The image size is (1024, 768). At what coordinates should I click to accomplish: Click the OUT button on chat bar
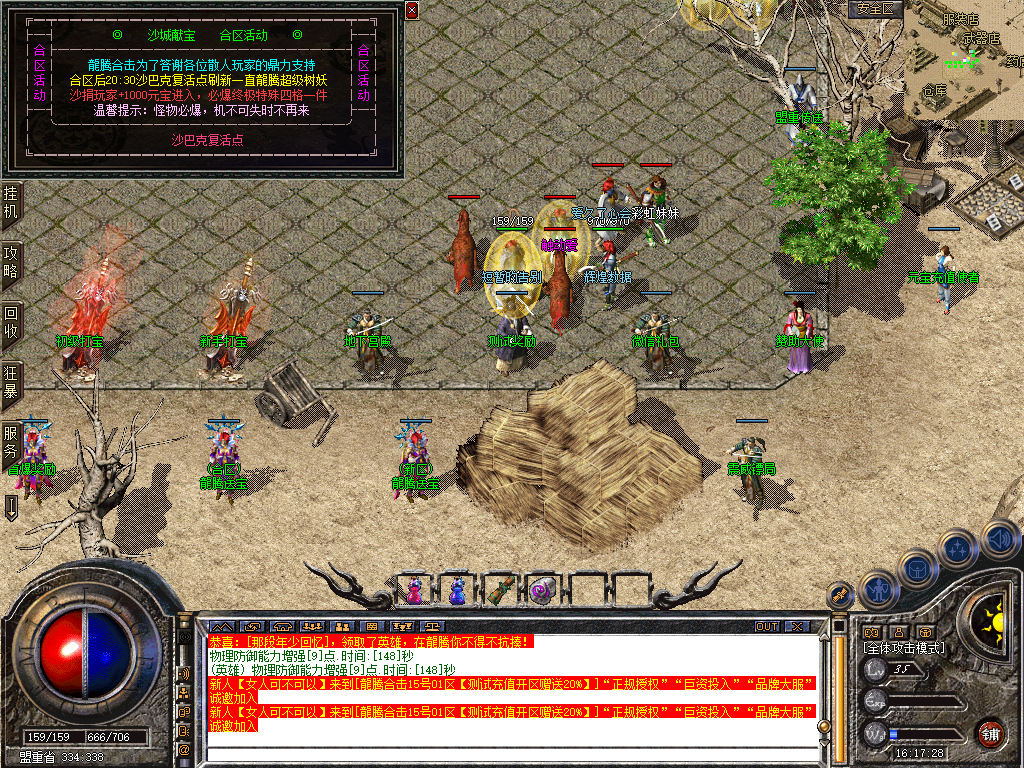click(x=766, y=627)
